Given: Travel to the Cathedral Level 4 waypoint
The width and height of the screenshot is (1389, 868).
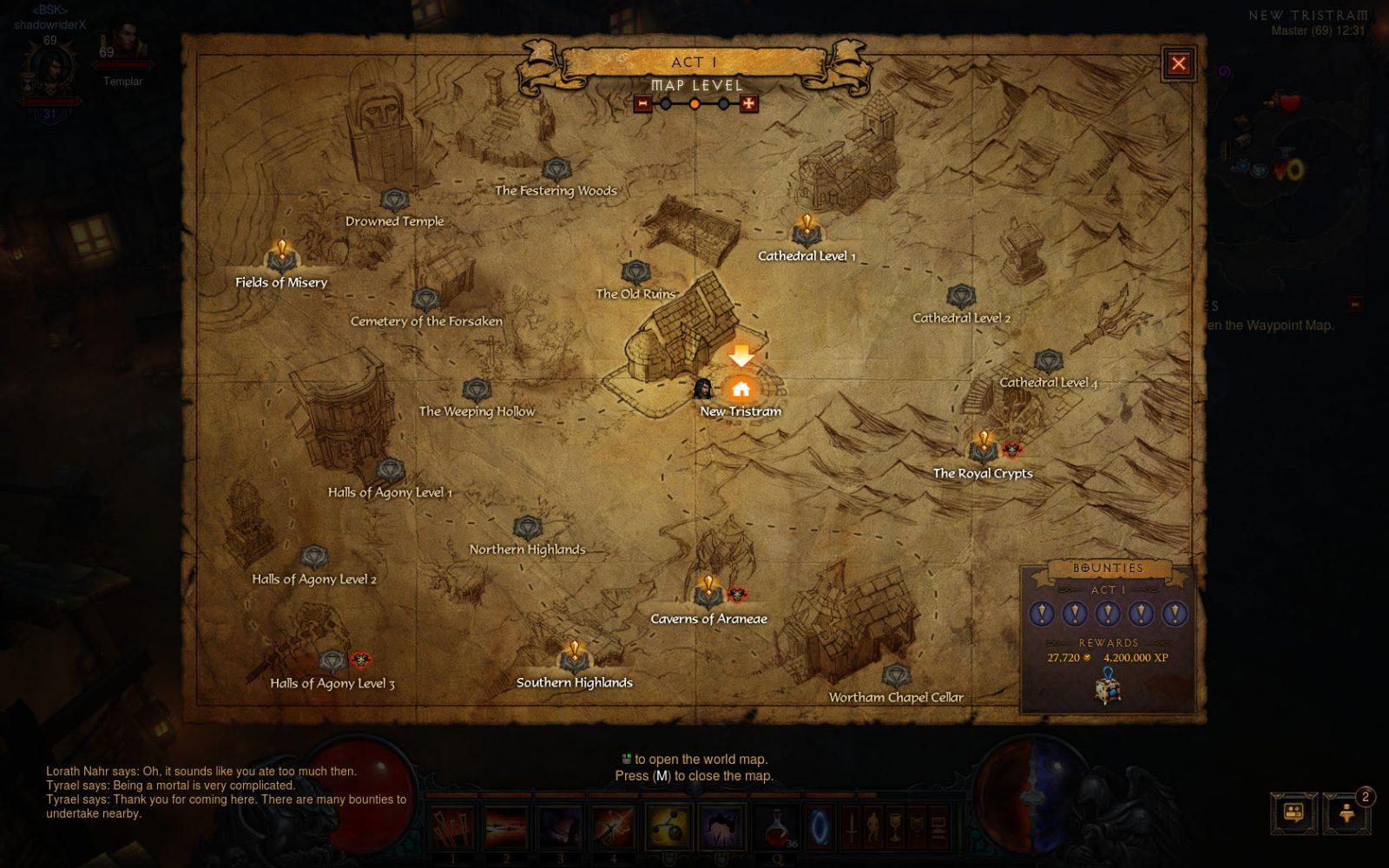Looking at the screenshot, I should 1048,361.
